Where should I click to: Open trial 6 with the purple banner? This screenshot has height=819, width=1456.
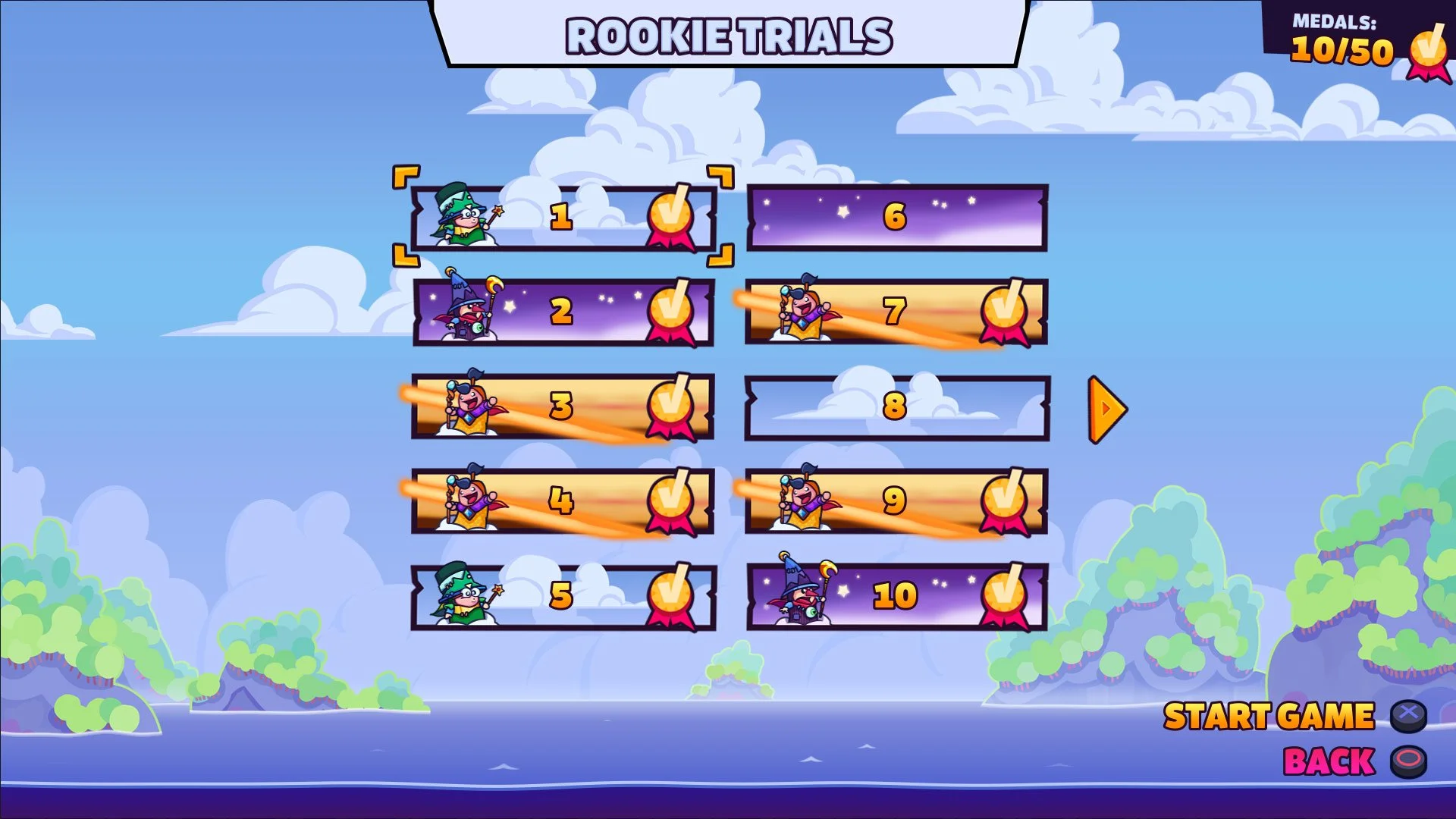pos(895,218)
